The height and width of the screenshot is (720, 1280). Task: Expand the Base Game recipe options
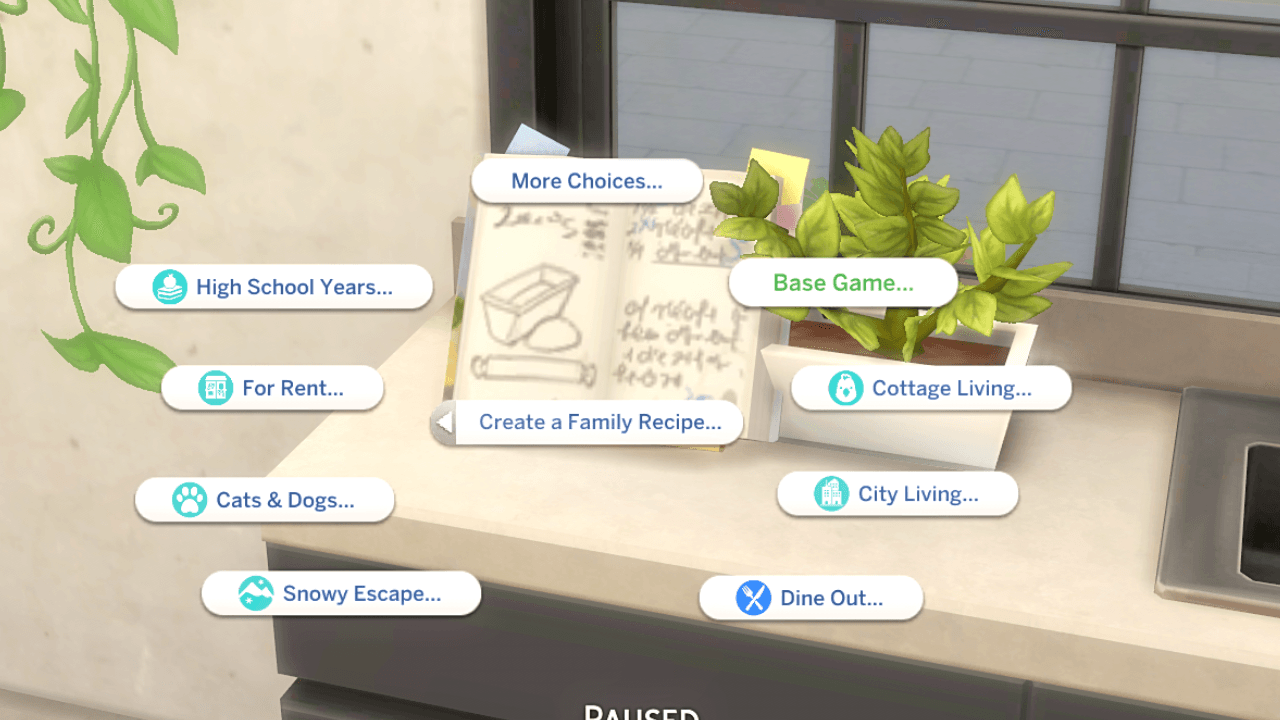[x=843, y=282]
